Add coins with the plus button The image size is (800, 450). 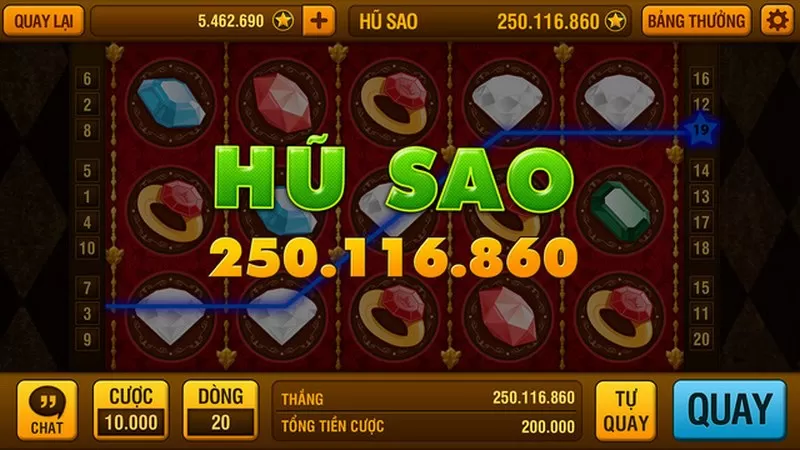tap(319, 19)
